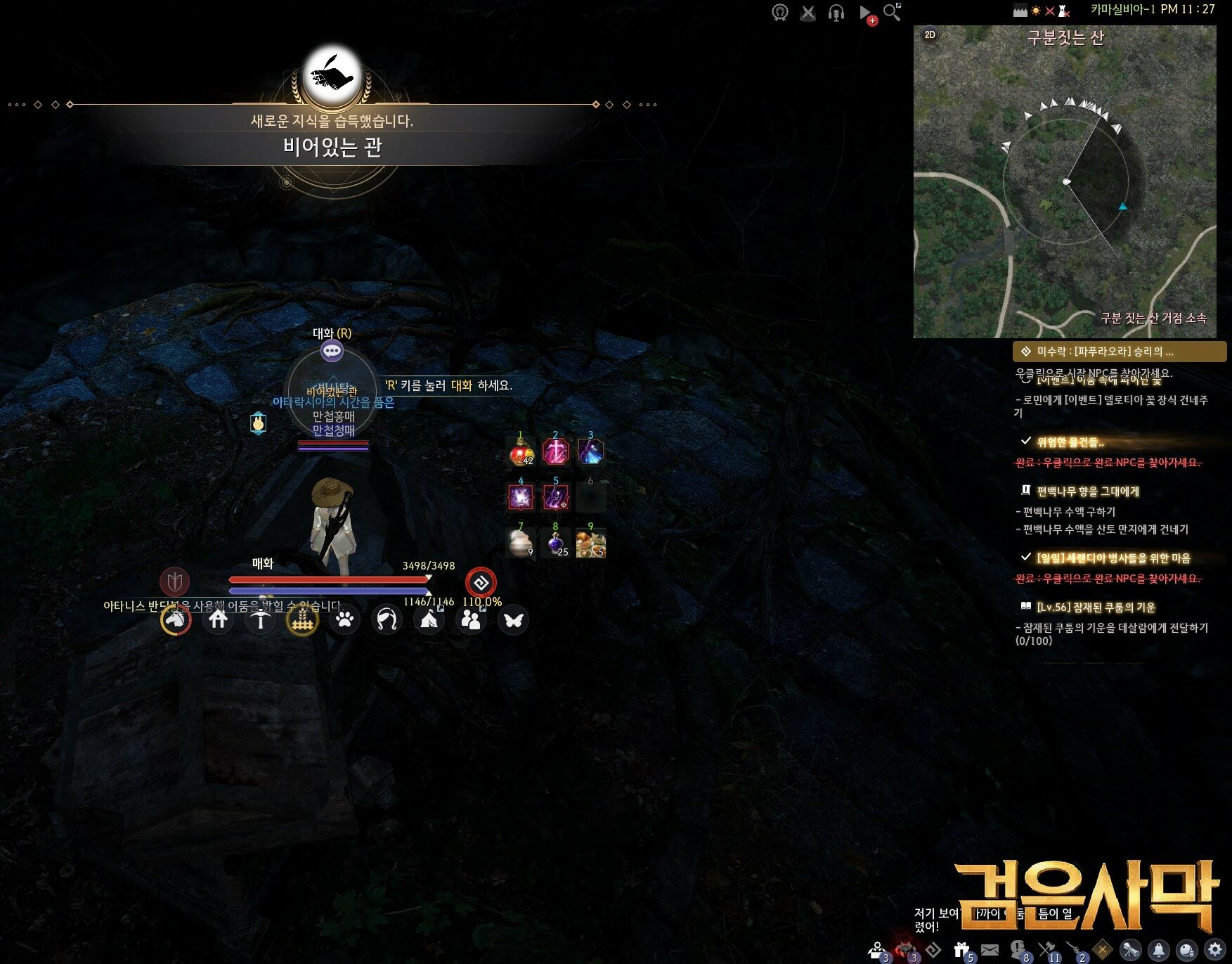Open the notification bell icon
This screenshot has height=964, width=1232.
[1159, 950]
